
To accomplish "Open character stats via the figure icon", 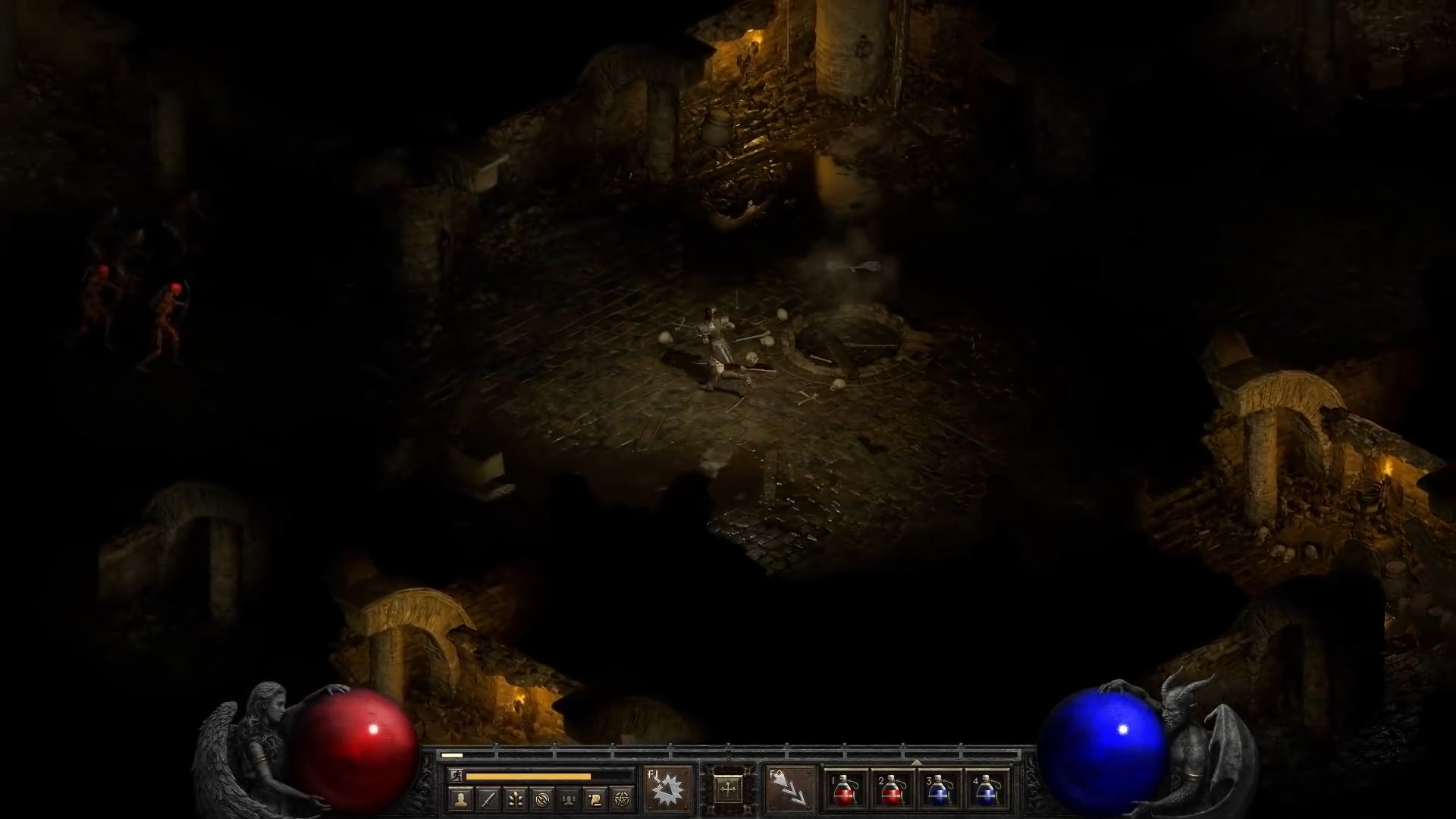I will pos(460,799).
